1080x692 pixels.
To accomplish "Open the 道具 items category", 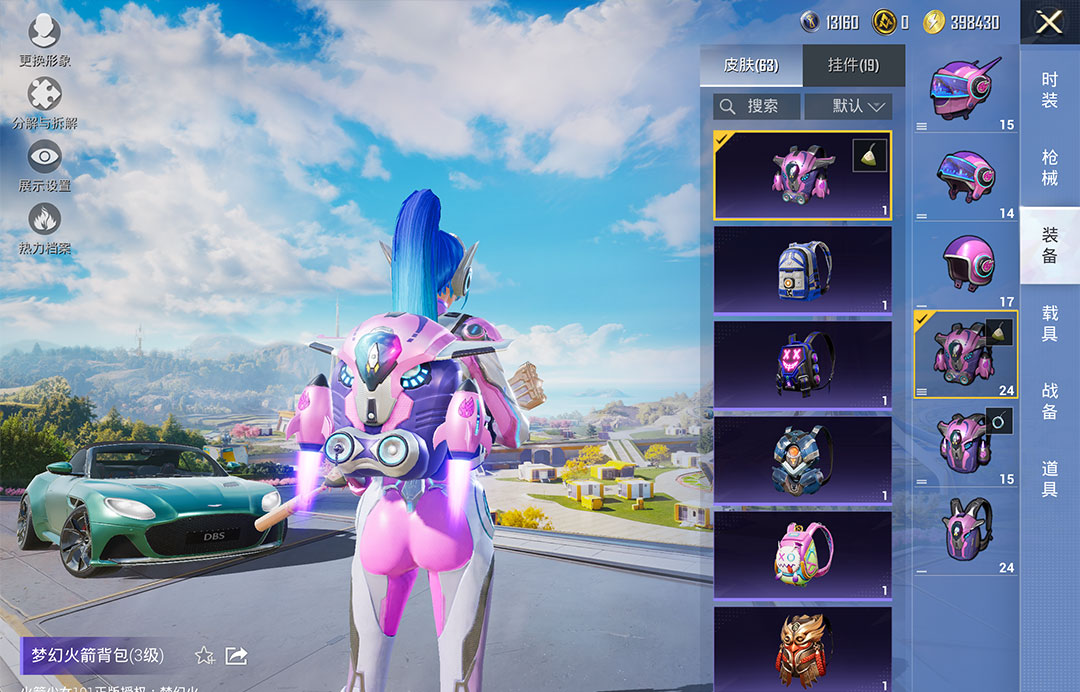I will click(x=1049, y=479).
